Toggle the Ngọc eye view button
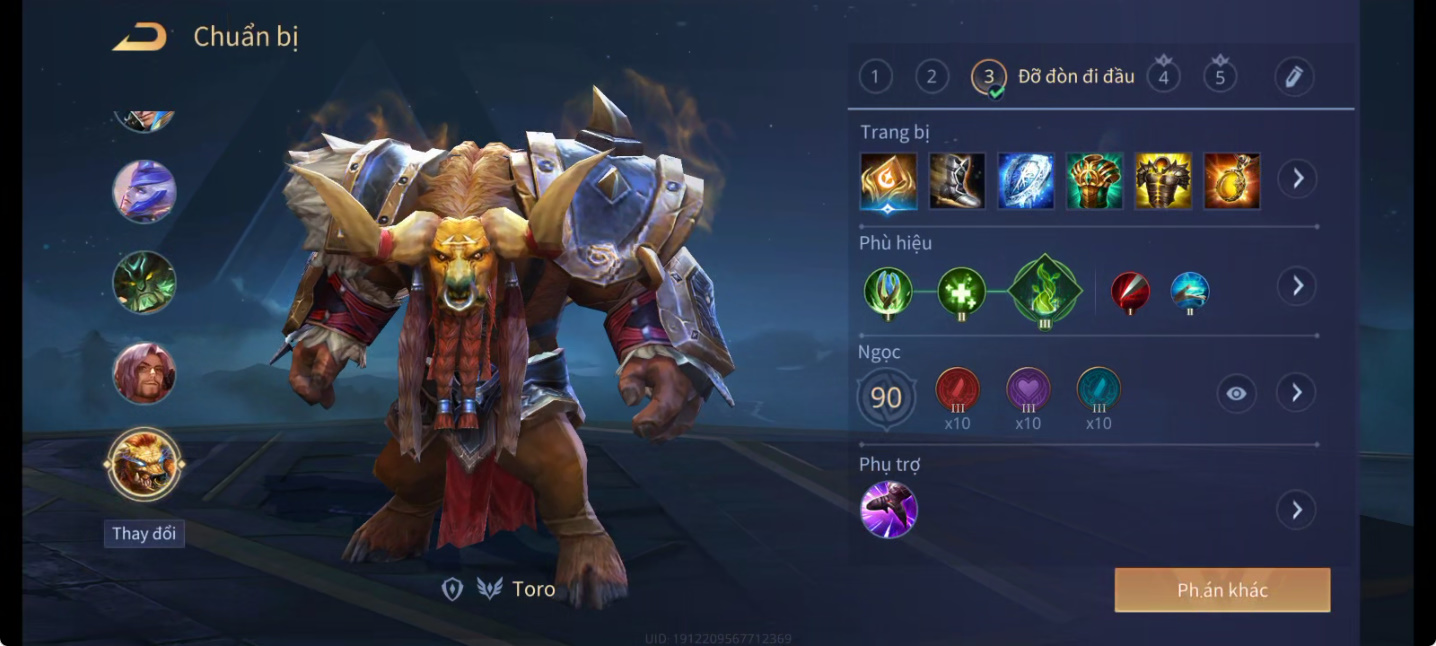Viewport: 1436px width, 646px height. (x=1236, y=393)
